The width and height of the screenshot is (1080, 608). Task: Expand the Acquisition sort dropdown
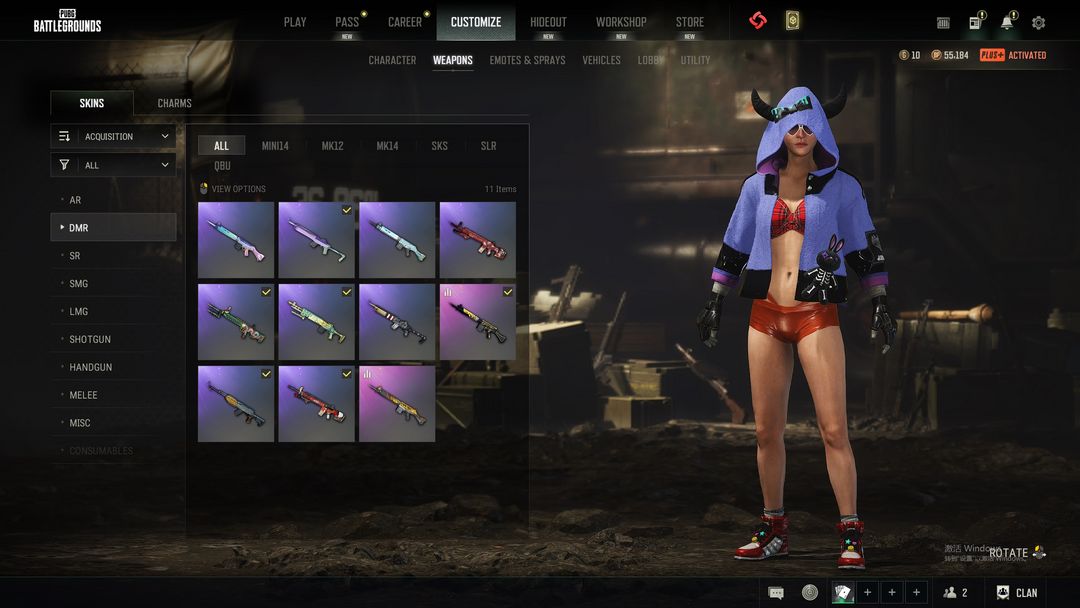tap(113, 136)
